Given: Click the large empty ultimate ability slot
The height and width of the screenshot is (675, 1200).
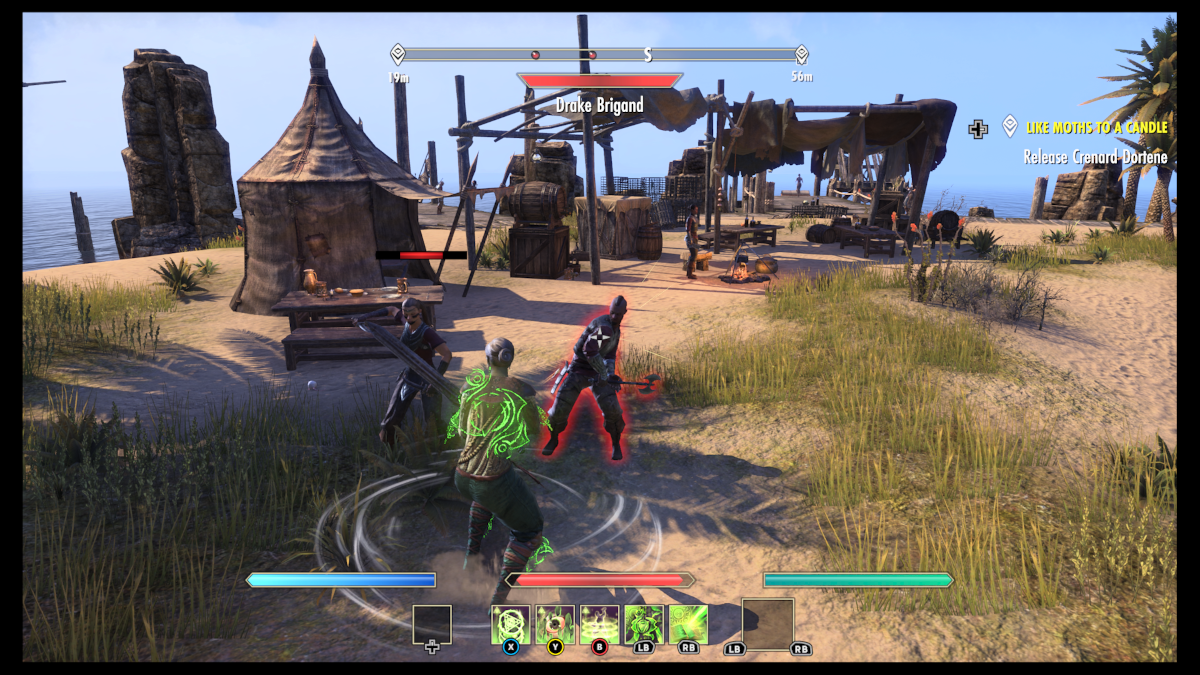Looking at the screenshot, I should click(768, 624).
